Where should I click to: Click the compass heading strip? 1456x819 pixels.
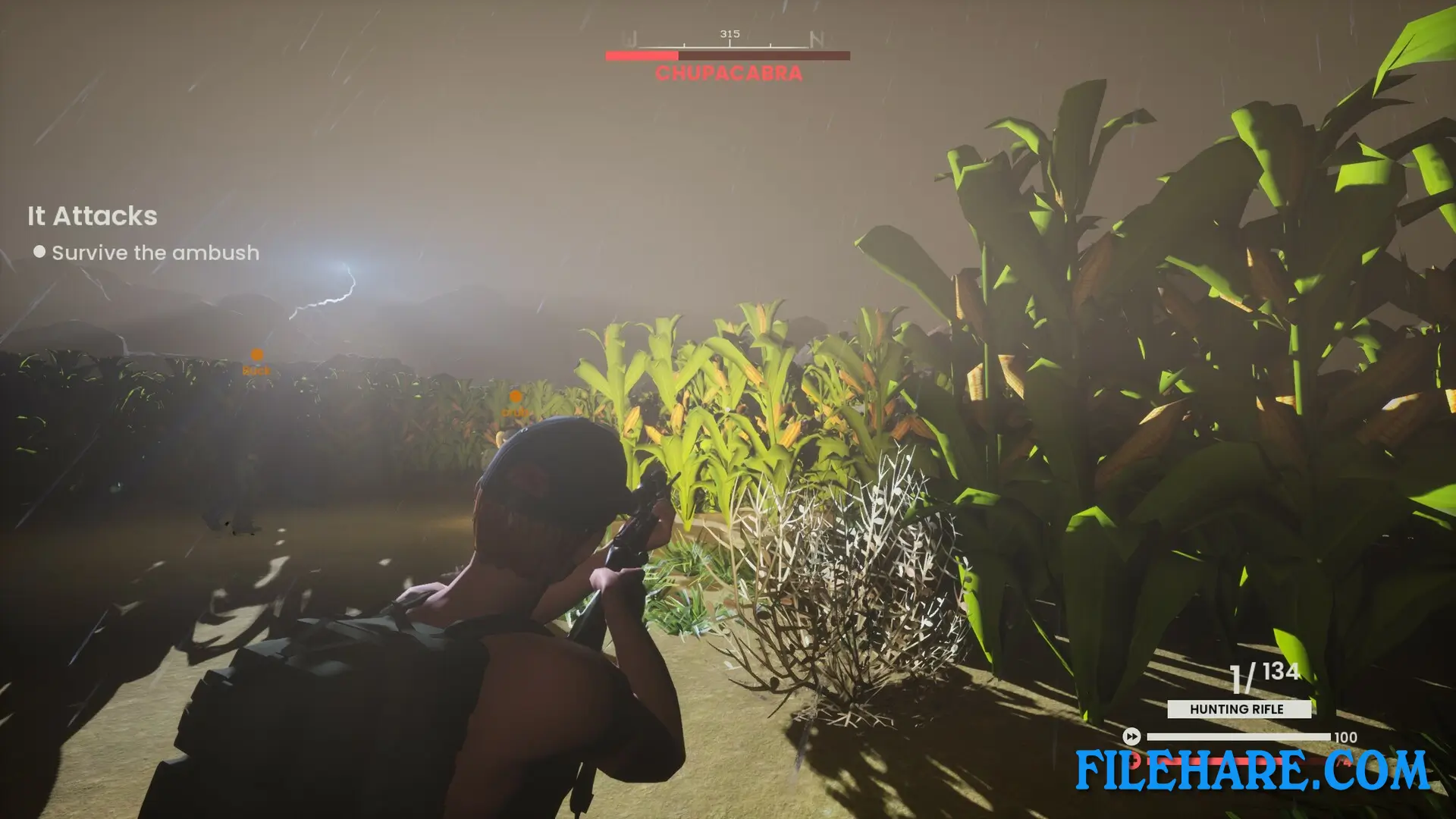[726, 39]
